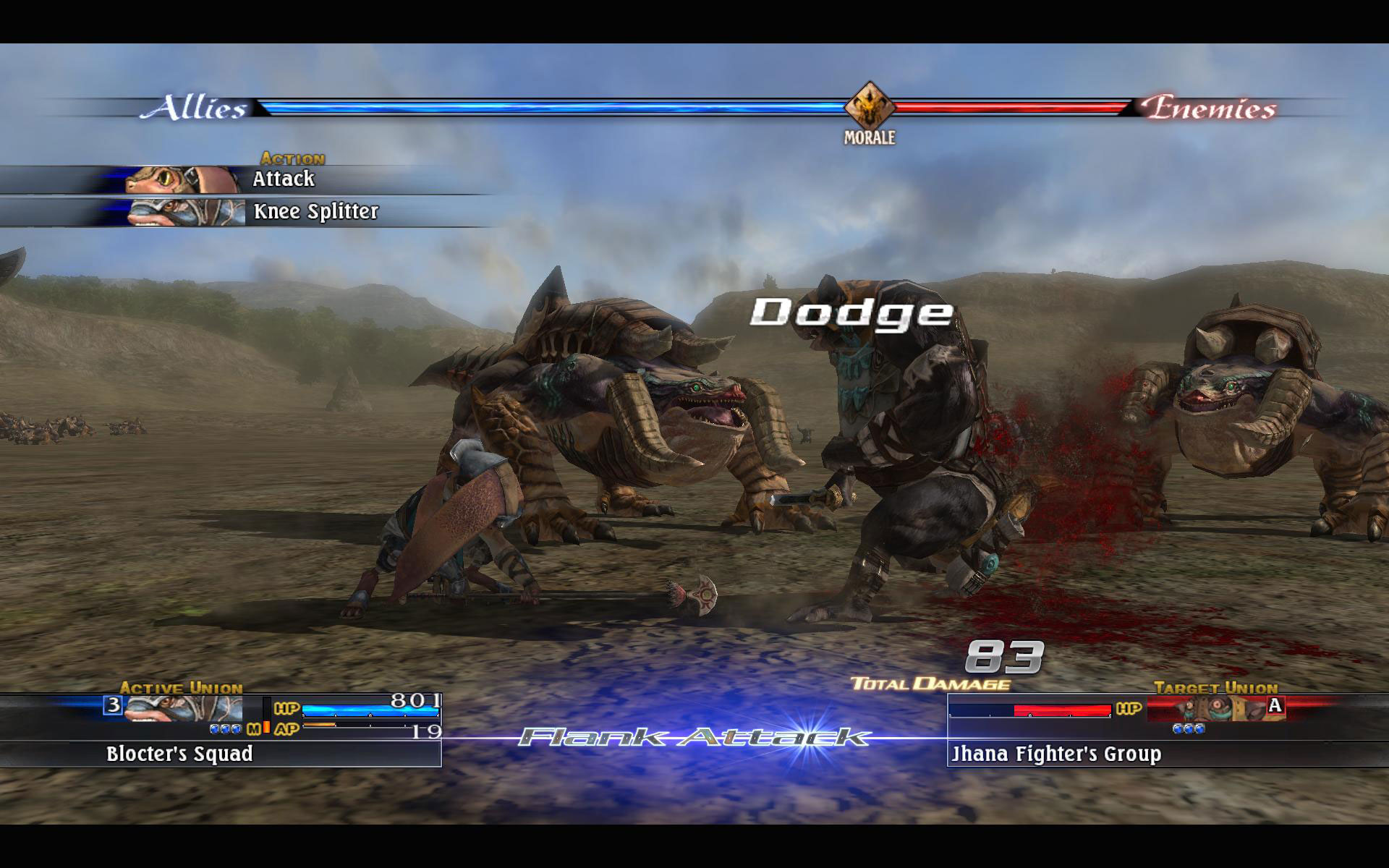Screen dimensions: 1389x868
Task: Click the Blocter's Squad union portrait
Action: (x=182, y=708)
